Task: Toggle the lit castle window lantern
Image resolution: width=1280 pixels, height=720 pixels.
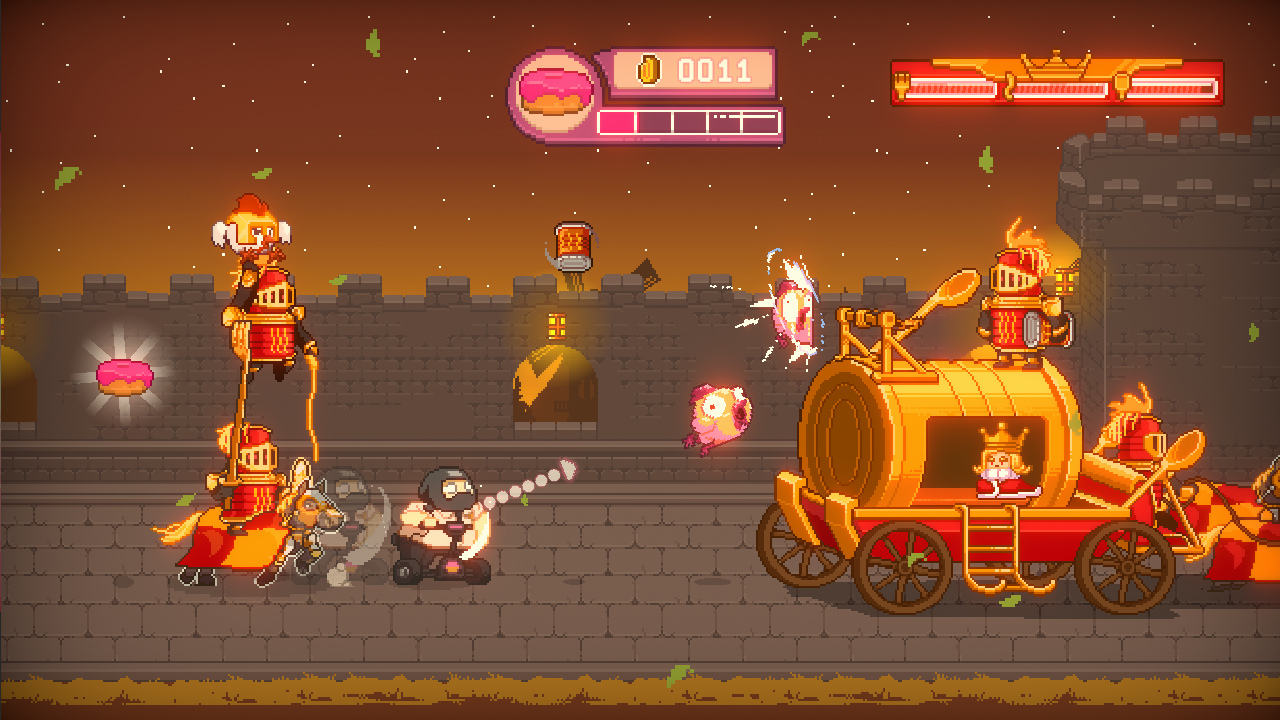Action: pos(556,326)
